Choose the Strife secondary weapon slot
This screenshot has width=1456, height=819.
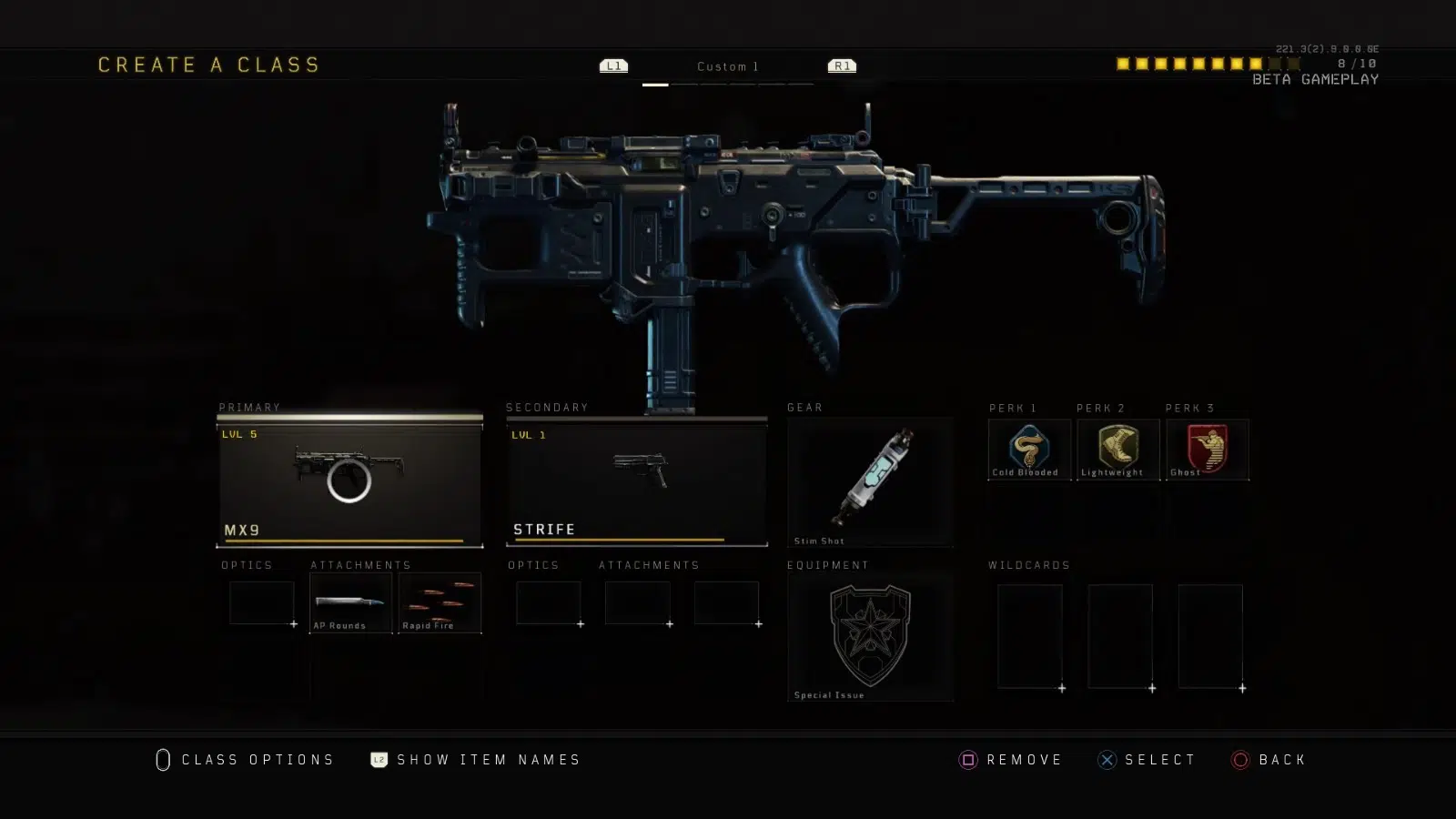pyautogui.click(x=636, y=481)
